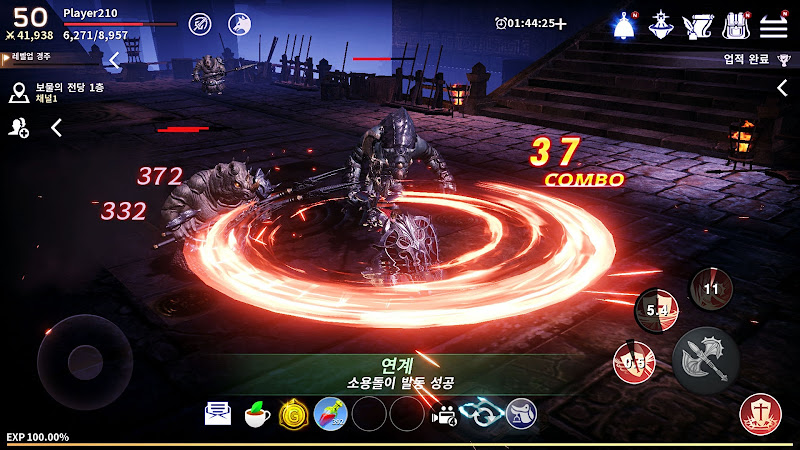Click the gold G coin icon

point(293,413)
